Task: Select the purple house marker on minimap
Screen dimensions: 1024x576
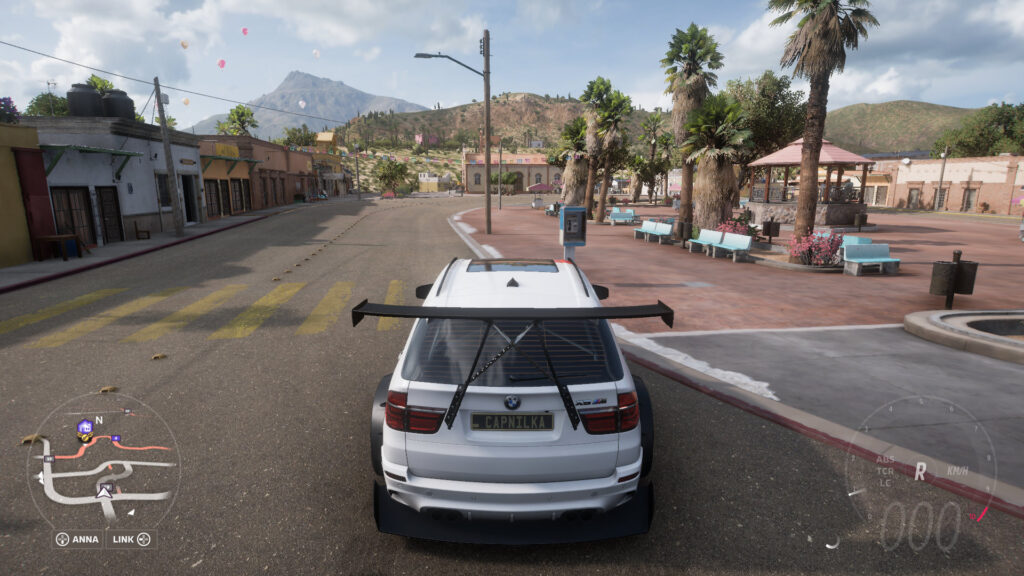Action: click(x=85, y=428)
